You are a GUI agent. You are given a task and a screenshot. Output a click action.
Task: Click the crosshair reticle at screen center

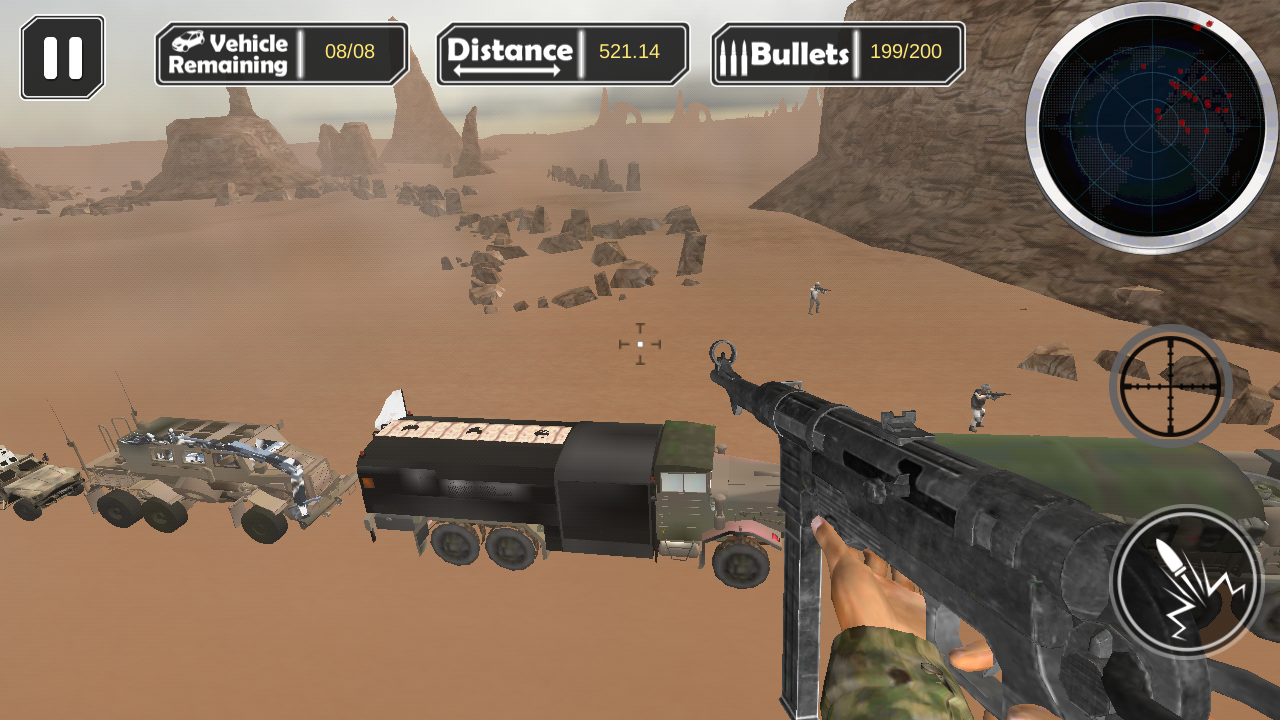pyautogui.click(x=640, y=345)
